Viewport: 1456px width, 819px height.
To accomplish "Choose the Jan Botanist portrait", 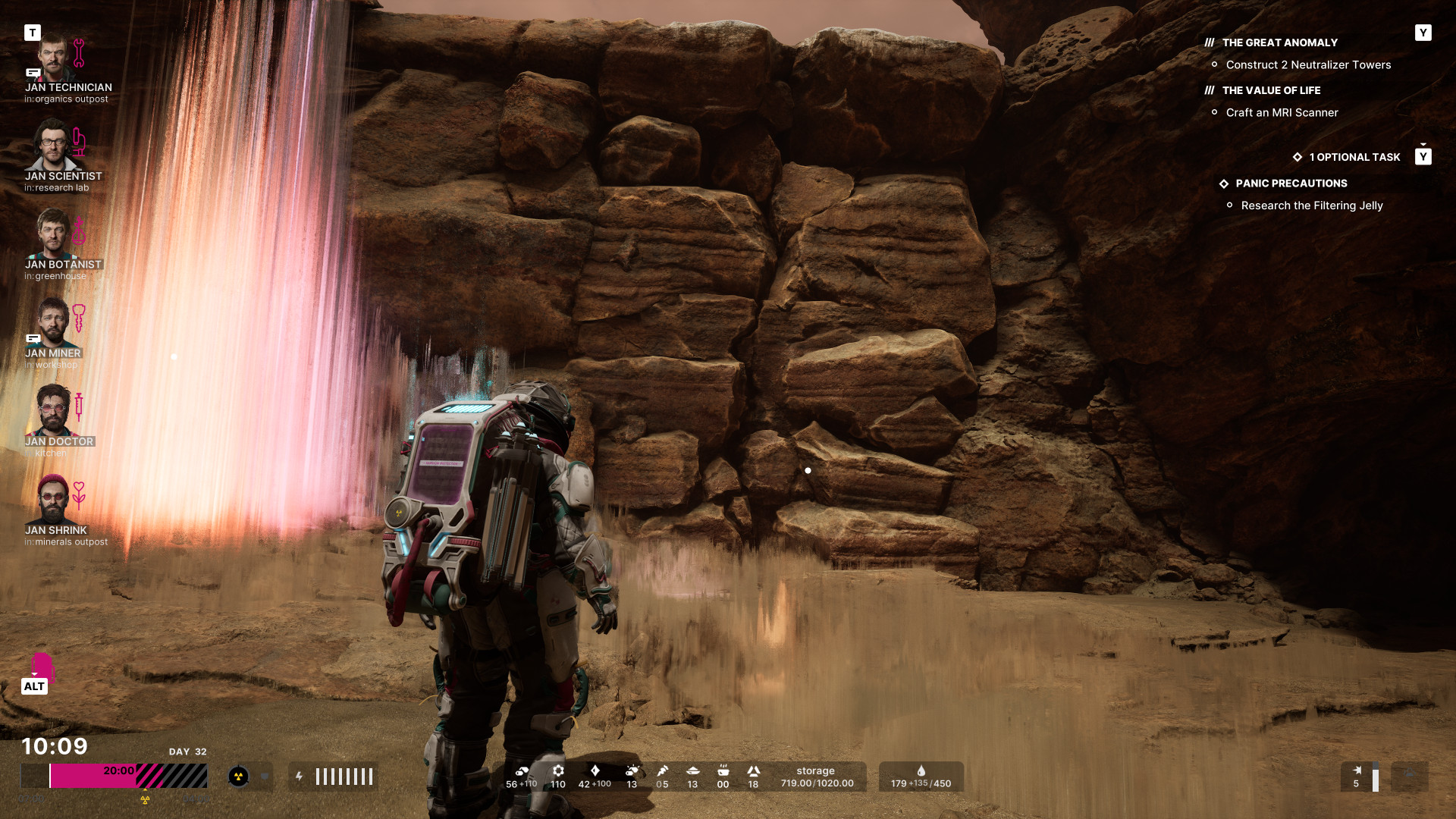I will [53, 234].
